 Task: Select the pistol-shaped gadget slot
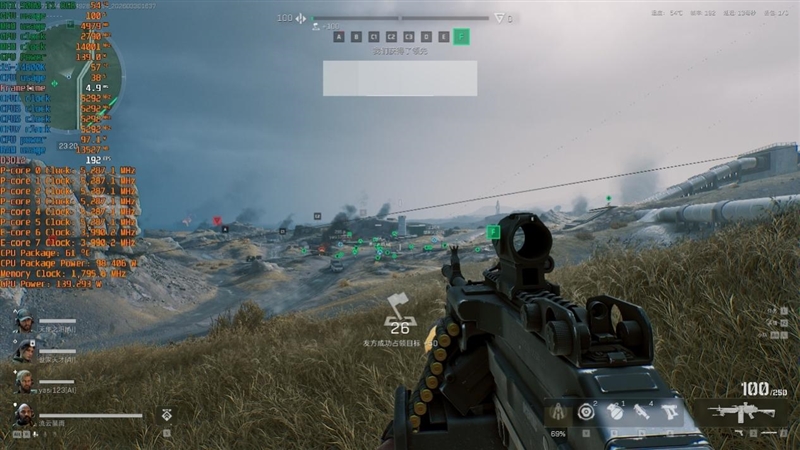[670, 412]
